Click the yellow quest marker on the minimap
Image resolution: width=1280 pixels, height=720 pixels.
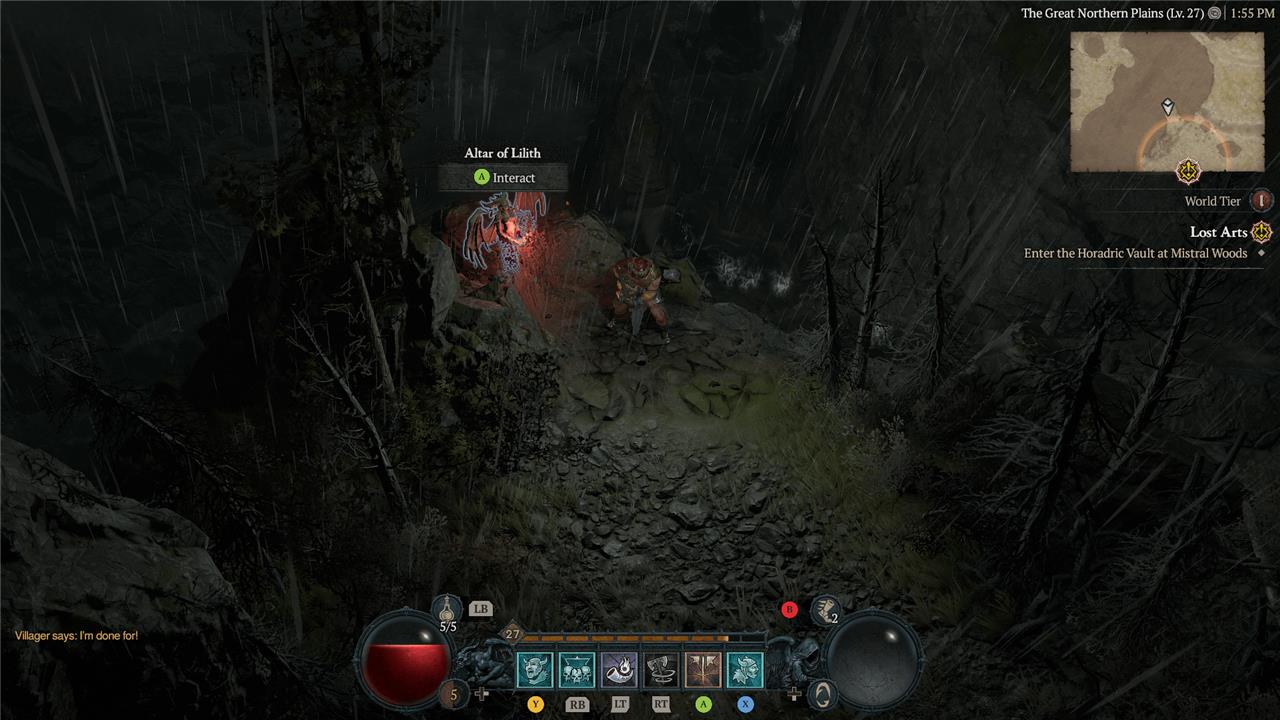pos(1188,171)
